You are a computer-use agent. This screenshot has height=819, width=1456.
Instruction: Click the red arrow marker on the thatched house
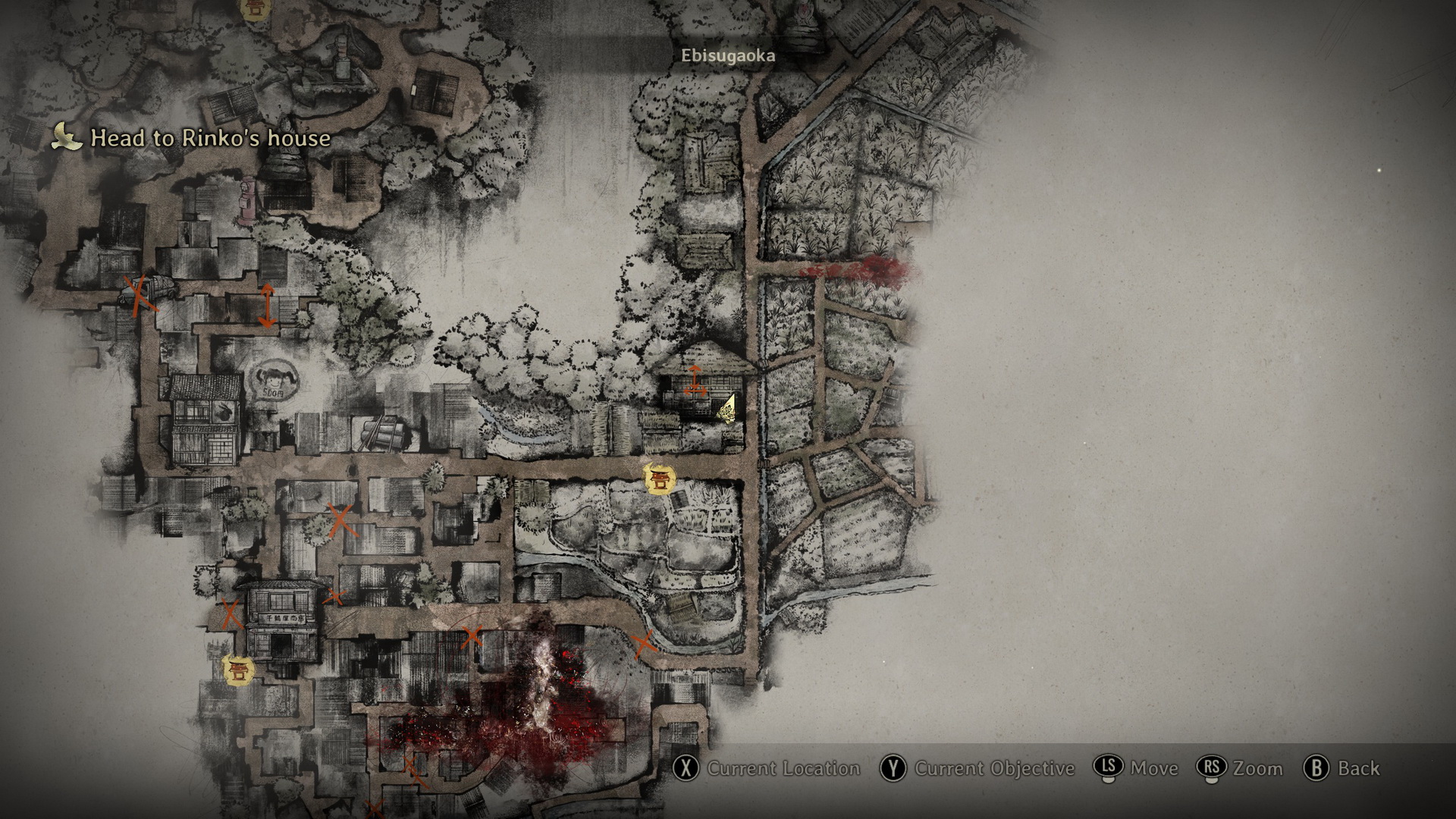[694, 380]
